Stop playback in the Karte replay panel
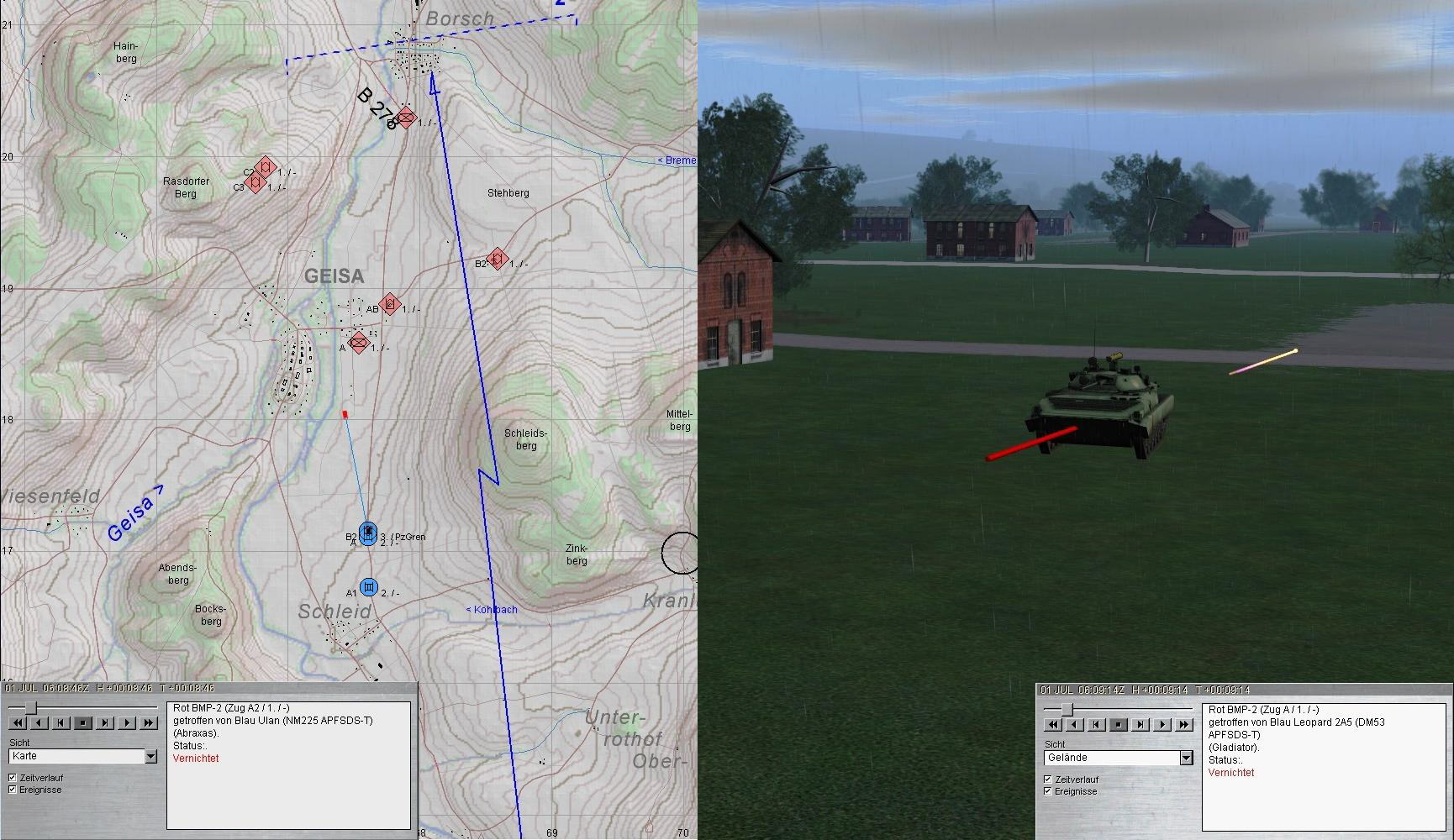Viewport: 1454px width, 840px height. 83,722
